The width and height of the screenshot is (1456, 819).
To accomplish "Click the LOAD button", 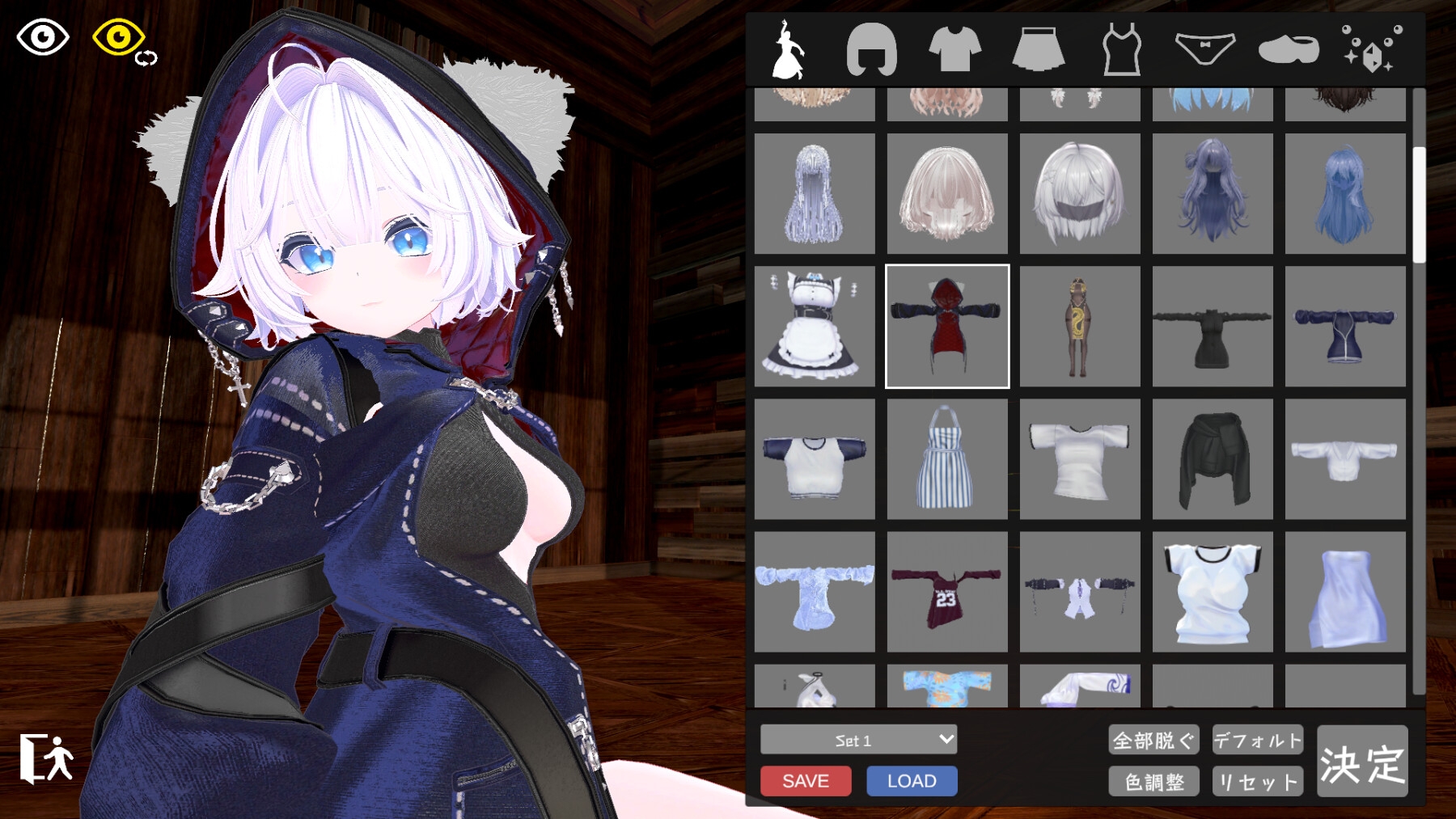I will point(911,781).
